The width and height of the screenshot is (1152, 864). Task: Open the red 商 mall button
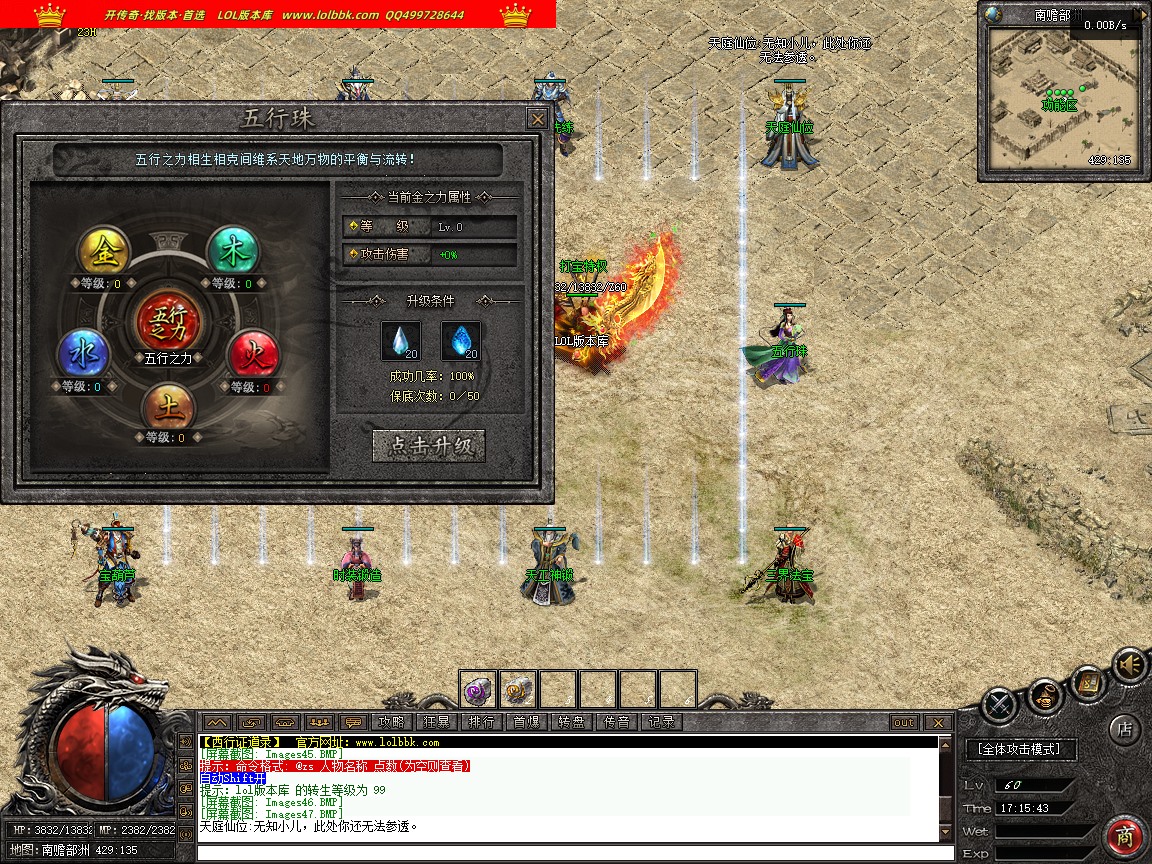[x=1126, y=836]
